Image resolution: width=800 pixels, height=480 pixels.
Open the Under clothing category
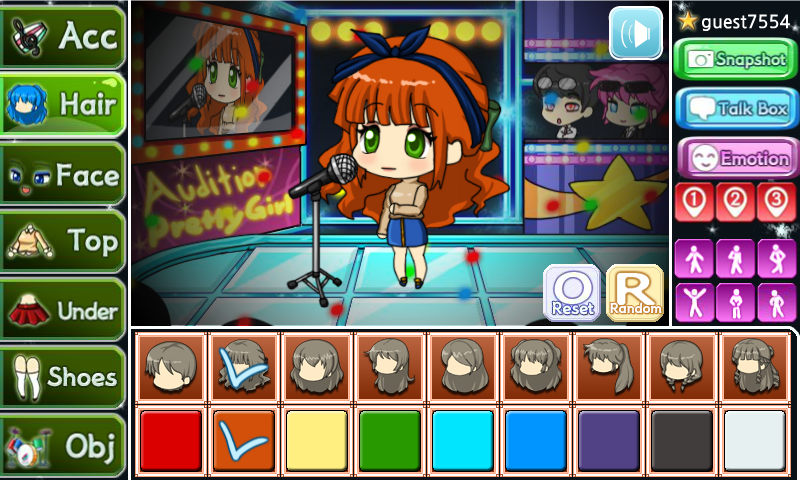point(62,310)
